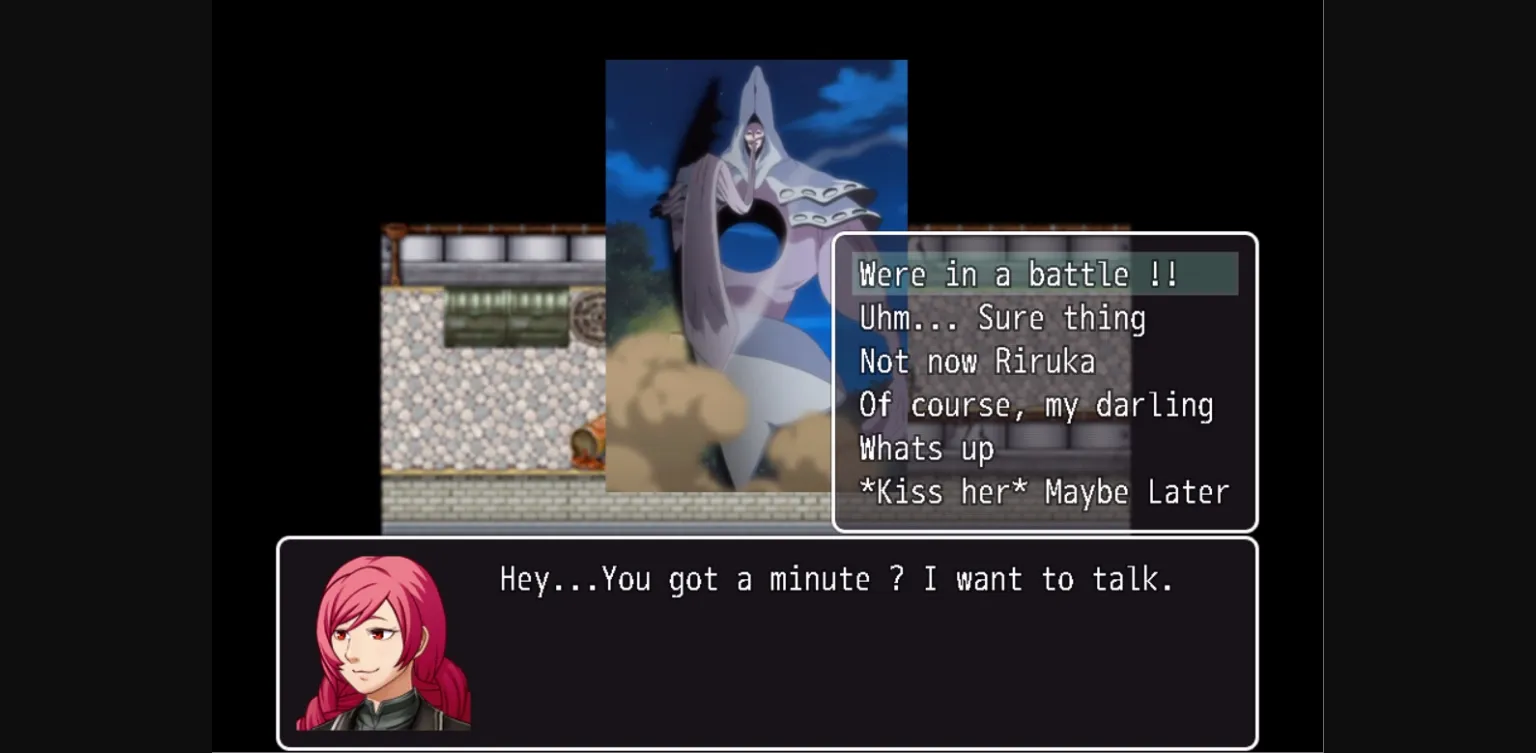
Task: Select "Of course, my darling" reply
Action: pos(1037,405)
